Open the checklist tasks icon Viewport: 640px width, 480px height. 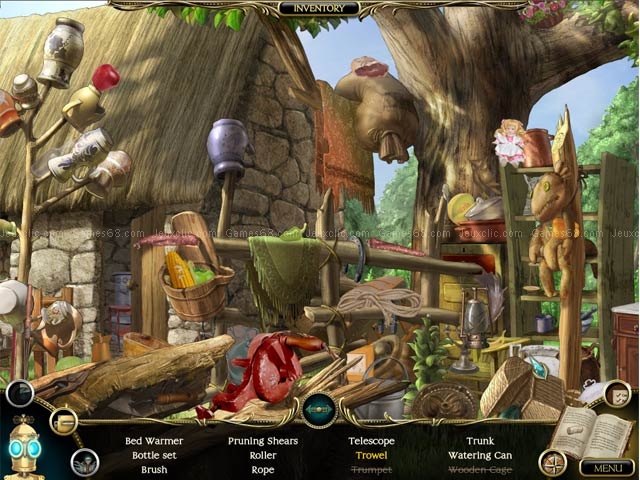point(617,394)
